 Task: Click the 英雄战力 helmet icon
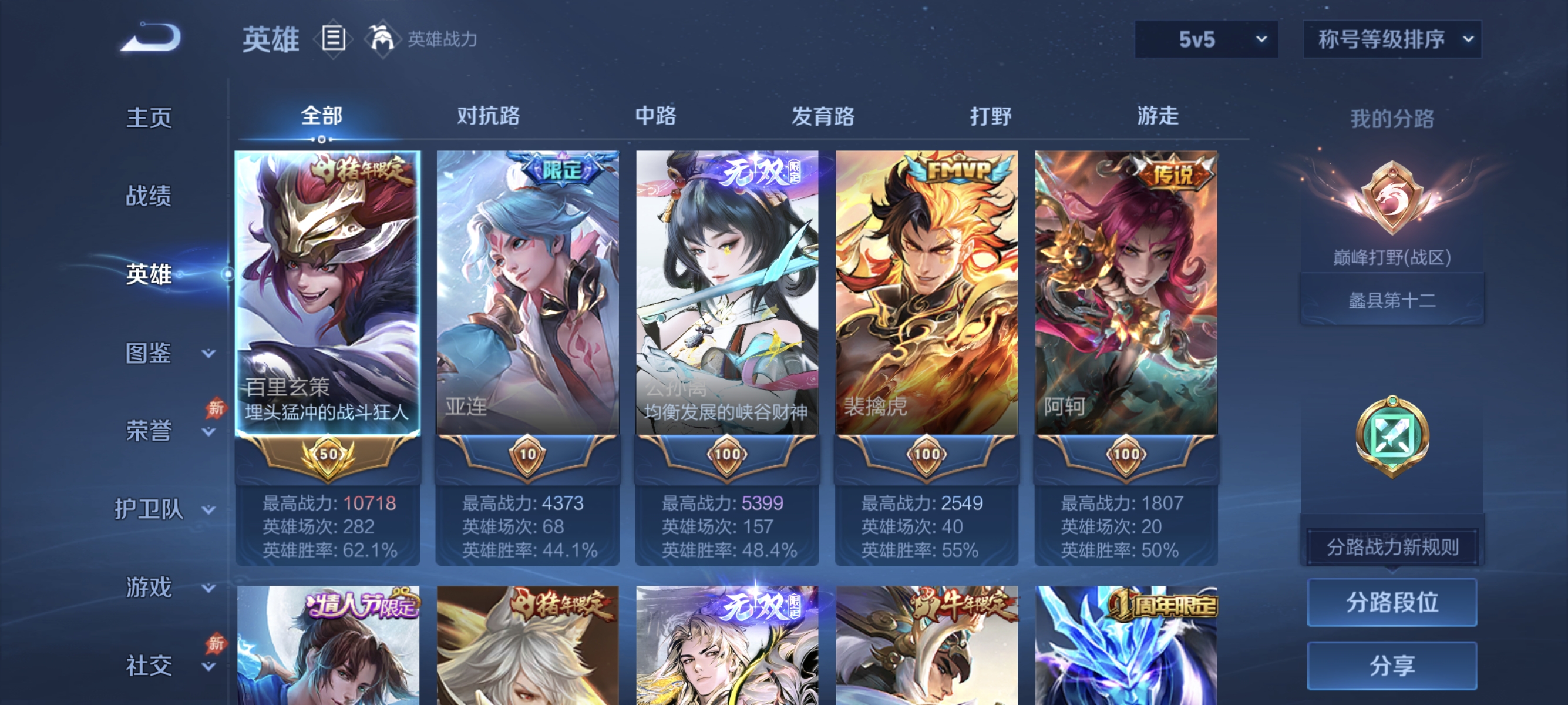coord(382,38)
